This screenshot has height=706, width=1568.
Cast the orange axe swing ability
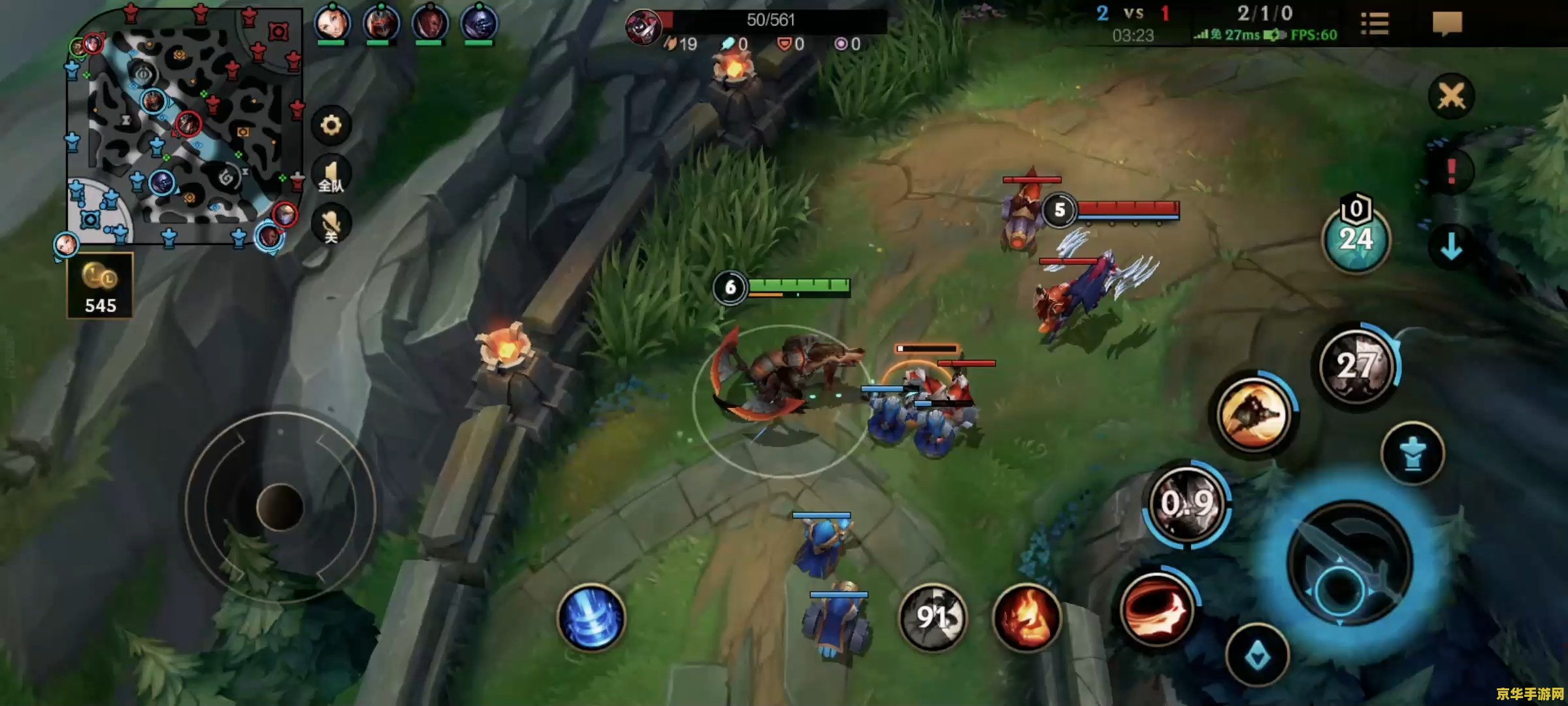(x=1253, y=413)
